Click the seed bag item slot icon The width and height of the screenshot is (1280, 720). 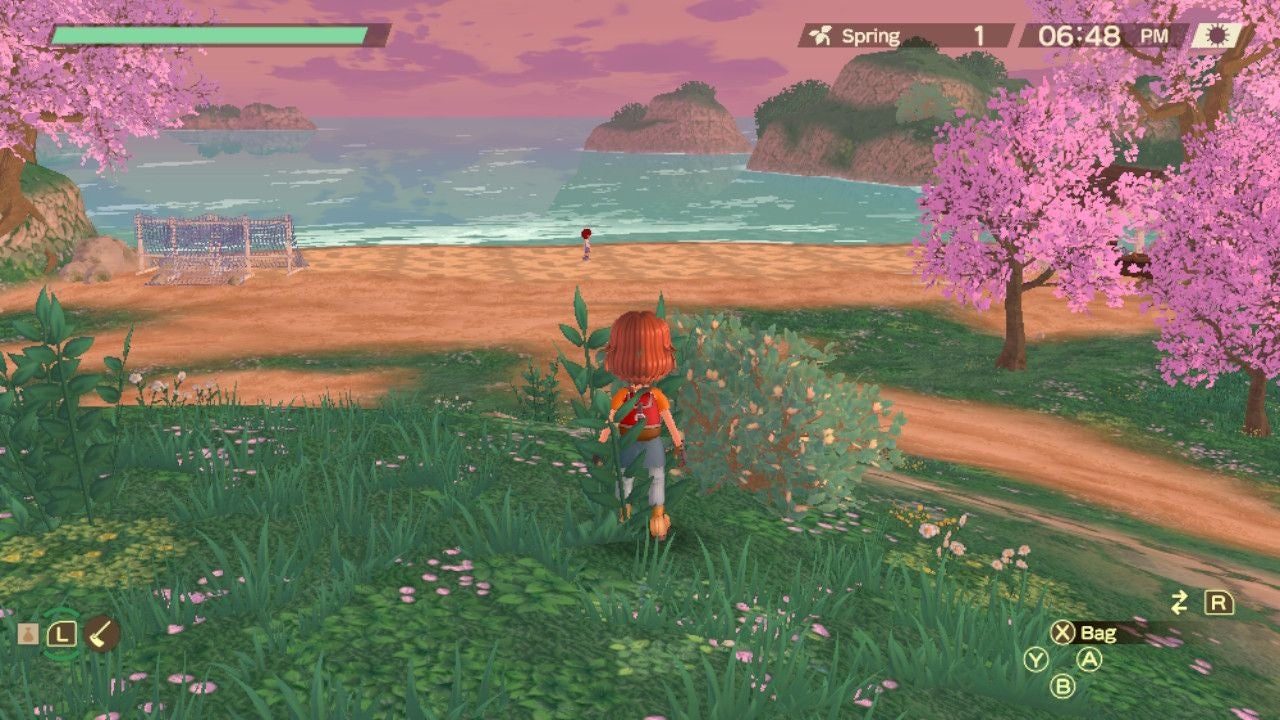pyautogui.click(x=28, y=633)
